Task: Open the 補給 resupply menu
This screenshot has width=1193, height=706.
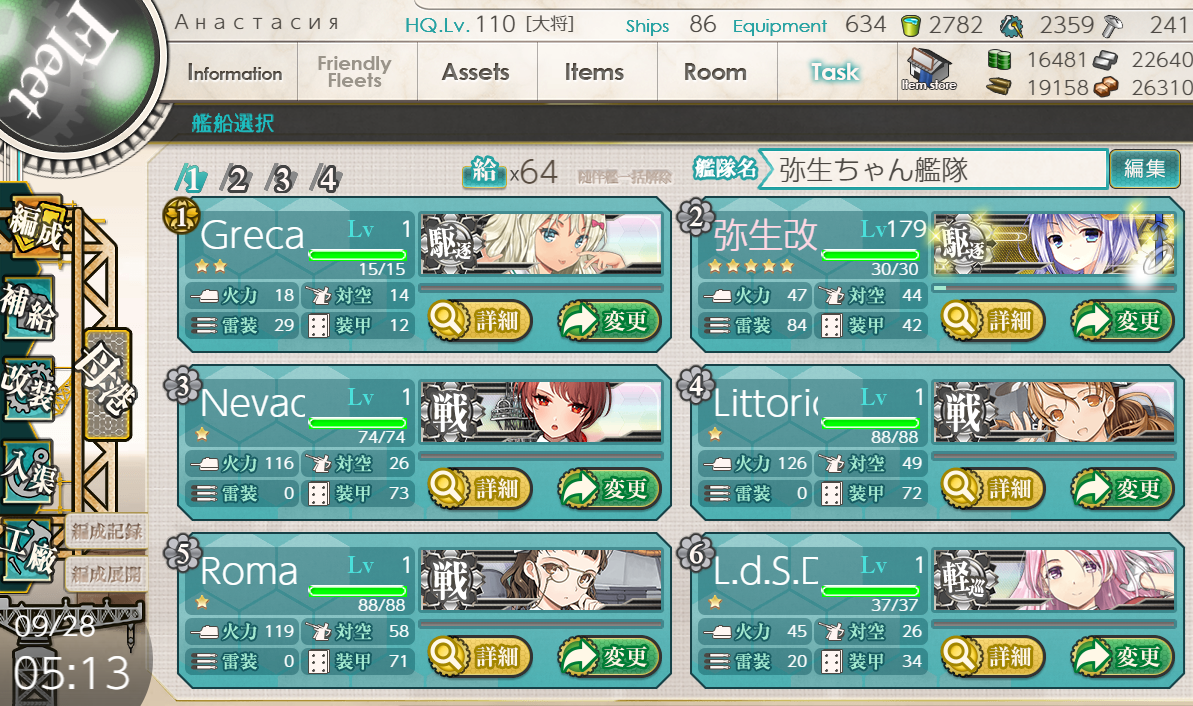Action: click(30, 310)
